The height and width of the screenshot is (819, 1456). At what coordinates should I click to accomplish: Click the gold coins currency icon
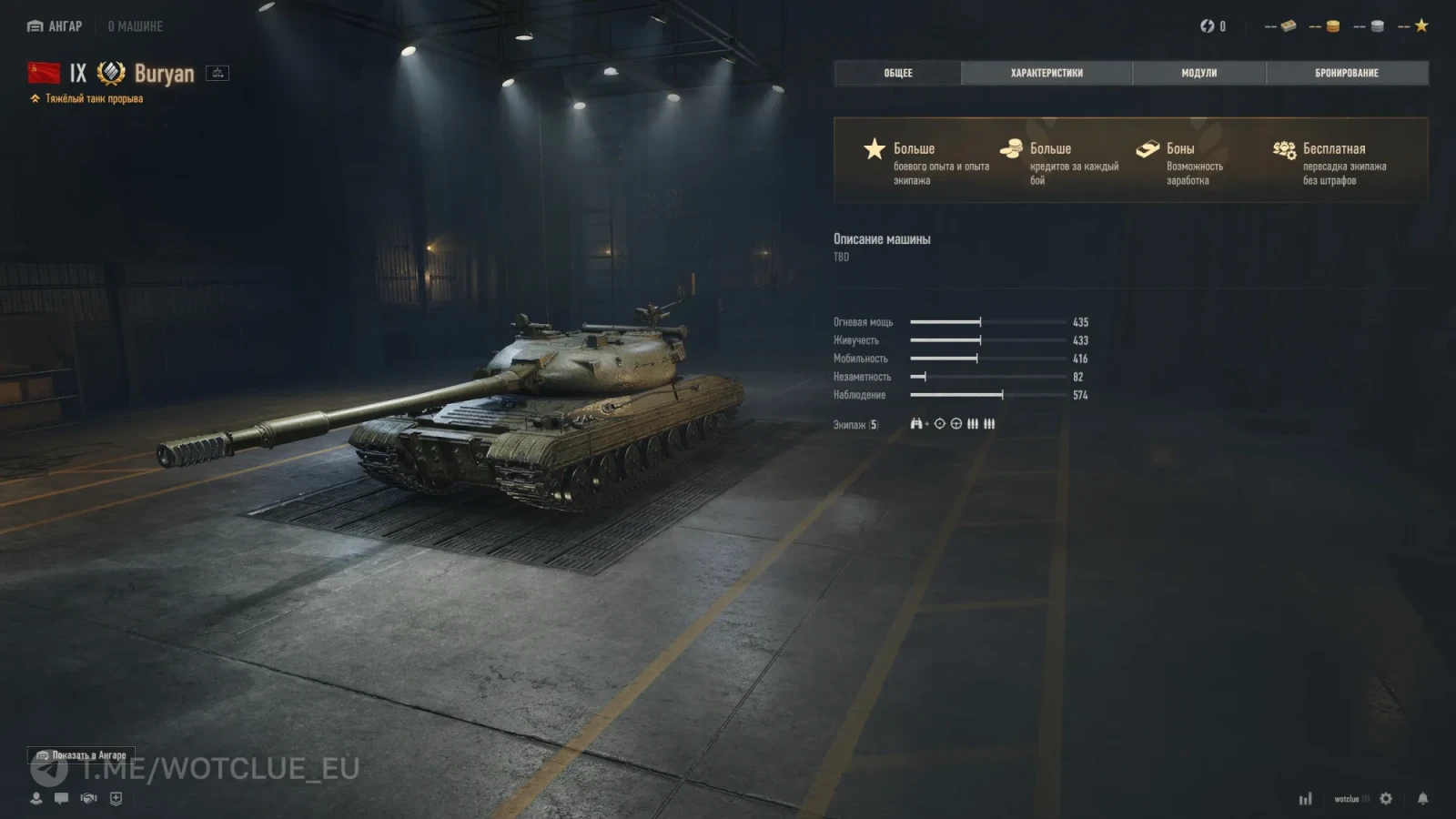click(x=1332, y=26)
